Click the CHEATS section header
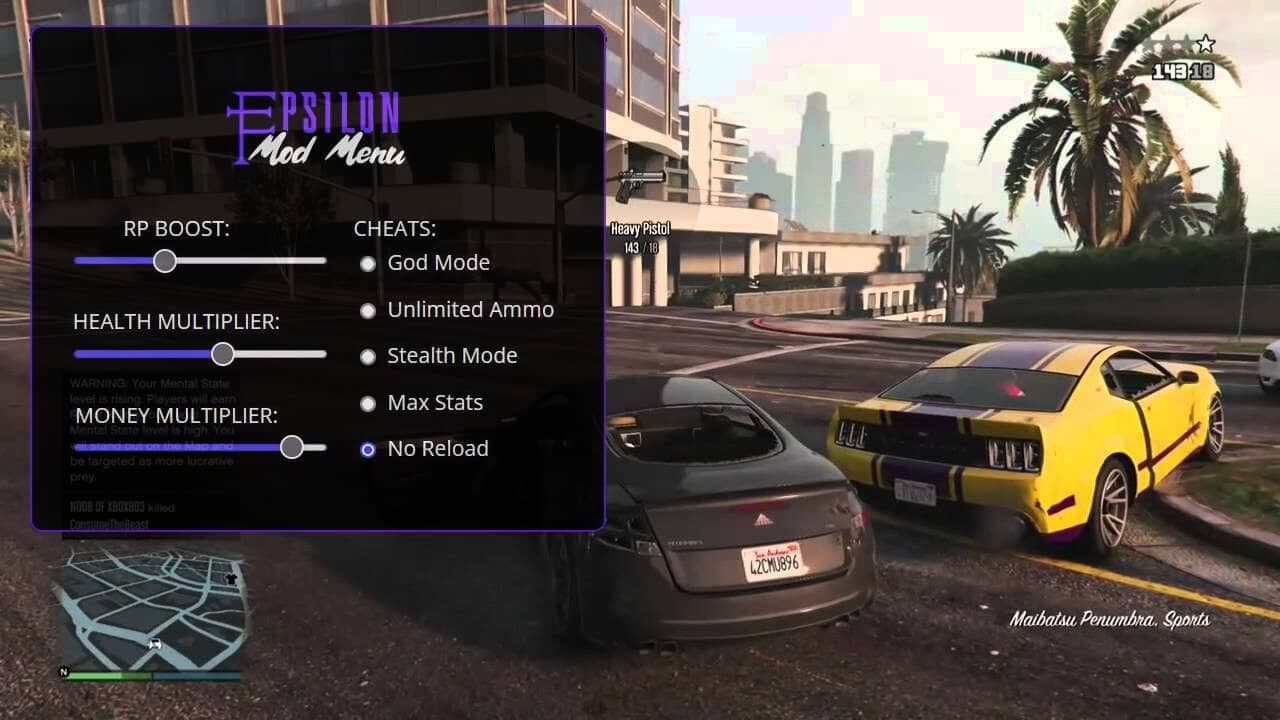1280x720 pixels. click(x=394, y=228)
